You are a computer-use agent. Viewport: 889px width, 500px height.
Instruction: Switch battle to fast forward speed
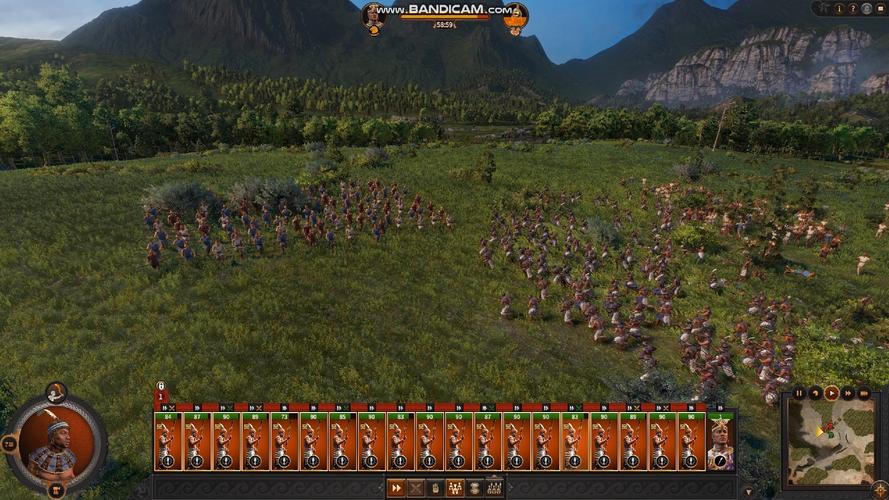pos(848,393)
